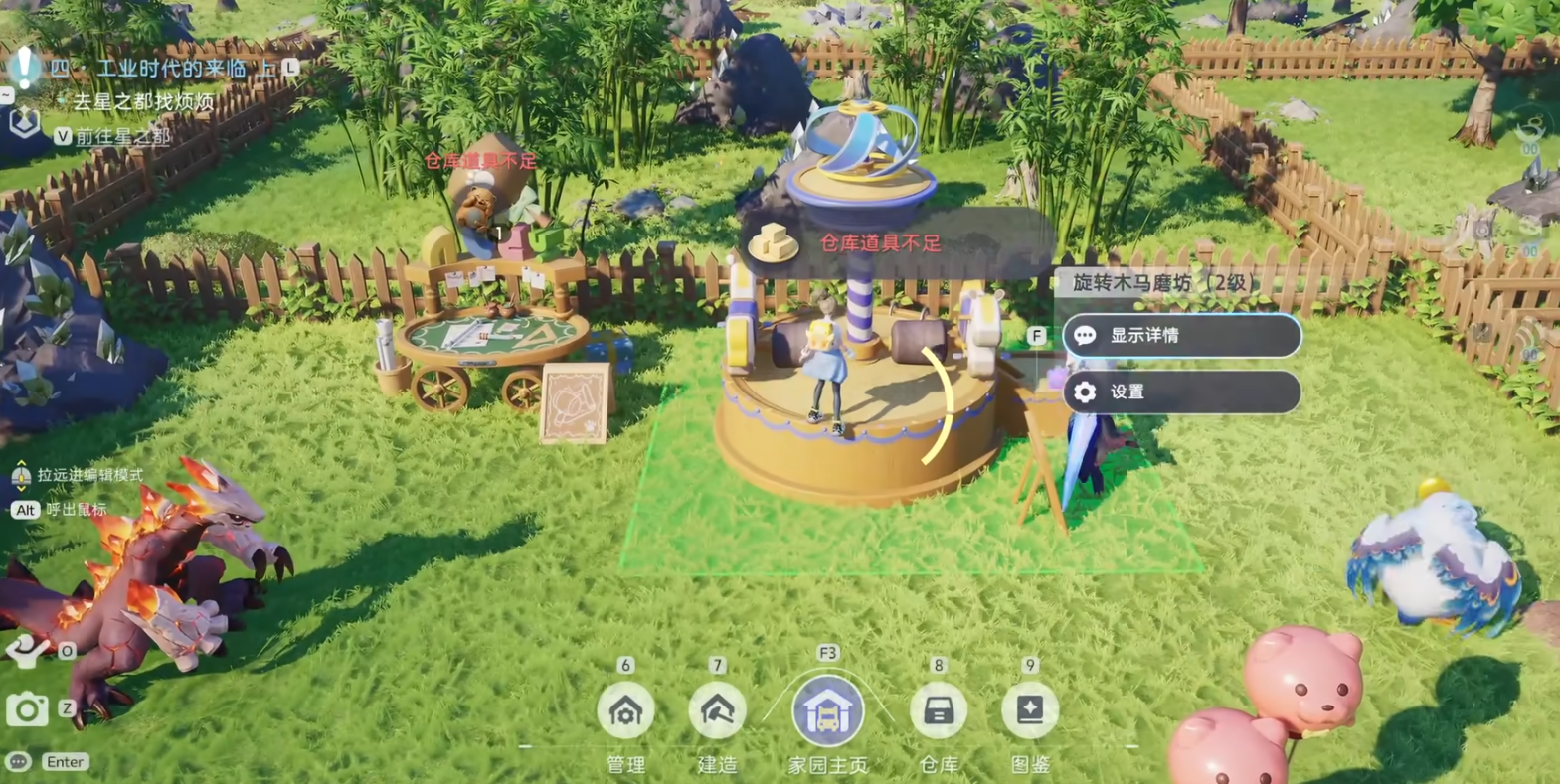The width and height of the screenshot is (1560, 784).
Task: Open the 仓库 (Warehouse) storage
Action: pos(938,710)
